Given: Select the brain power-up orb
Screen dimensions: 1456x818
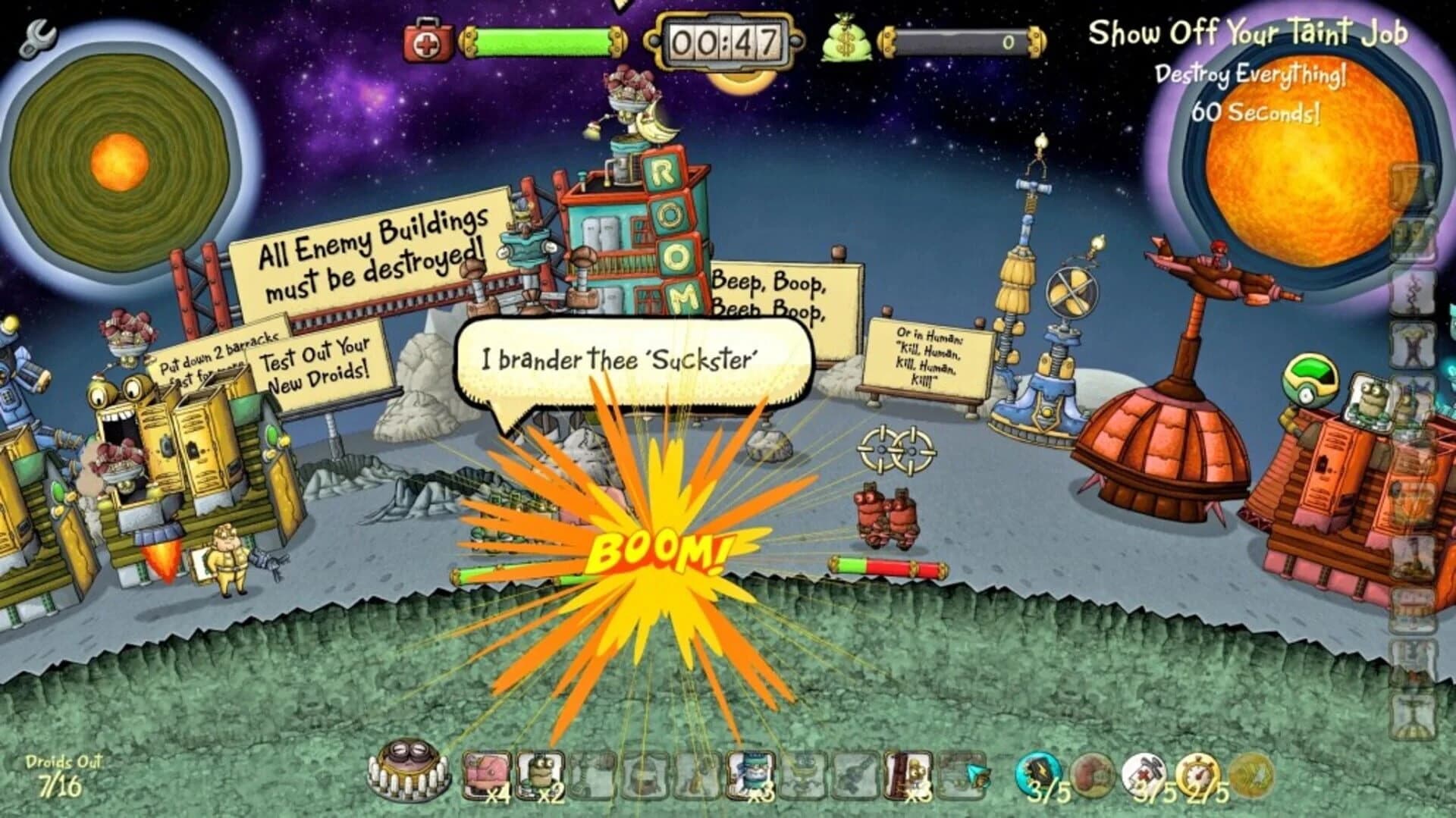Looking at the screenshot, I should tap(1091, 775).
